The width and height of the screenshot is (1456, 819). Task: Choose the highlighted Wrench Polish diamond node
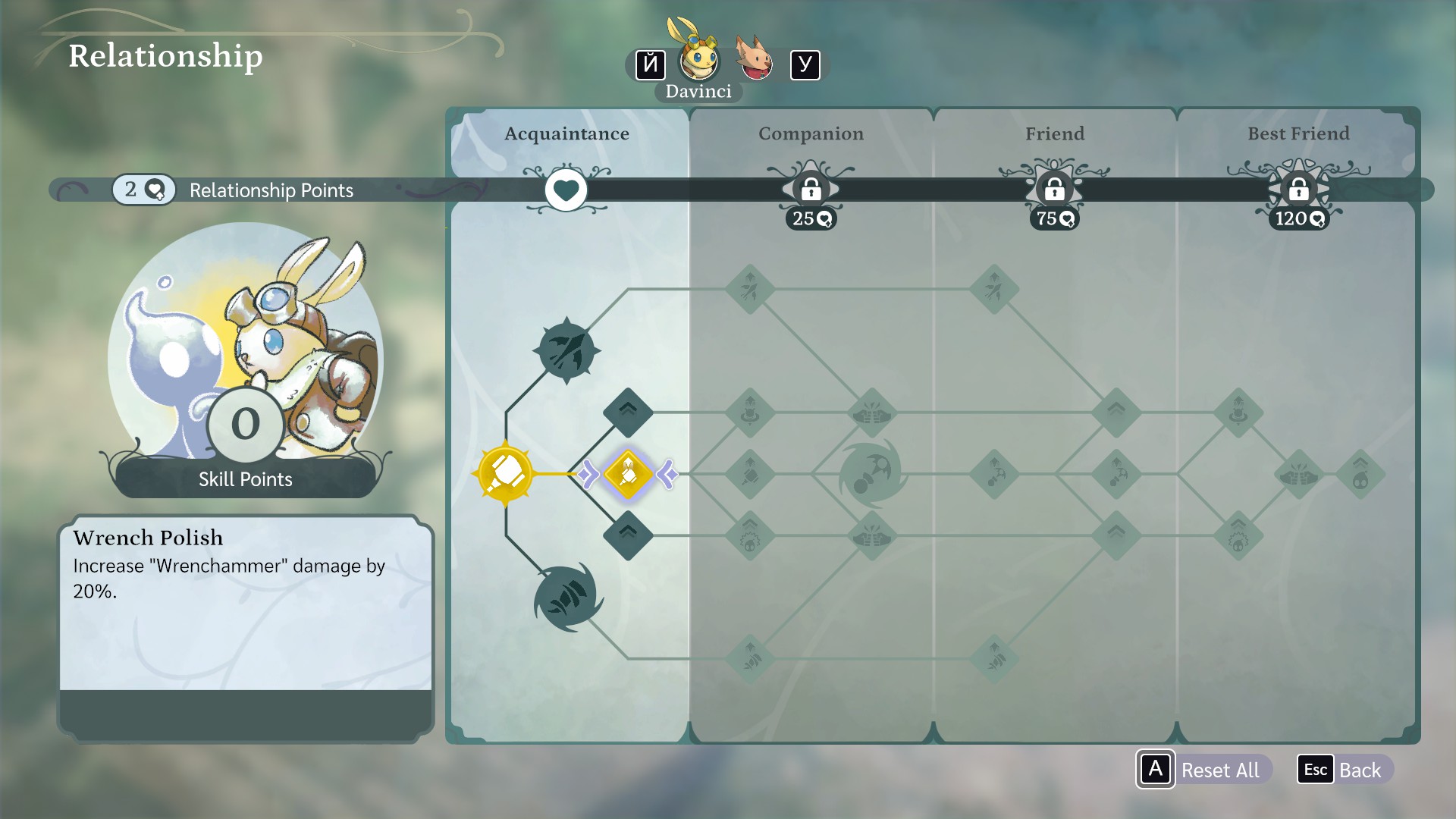628,474
